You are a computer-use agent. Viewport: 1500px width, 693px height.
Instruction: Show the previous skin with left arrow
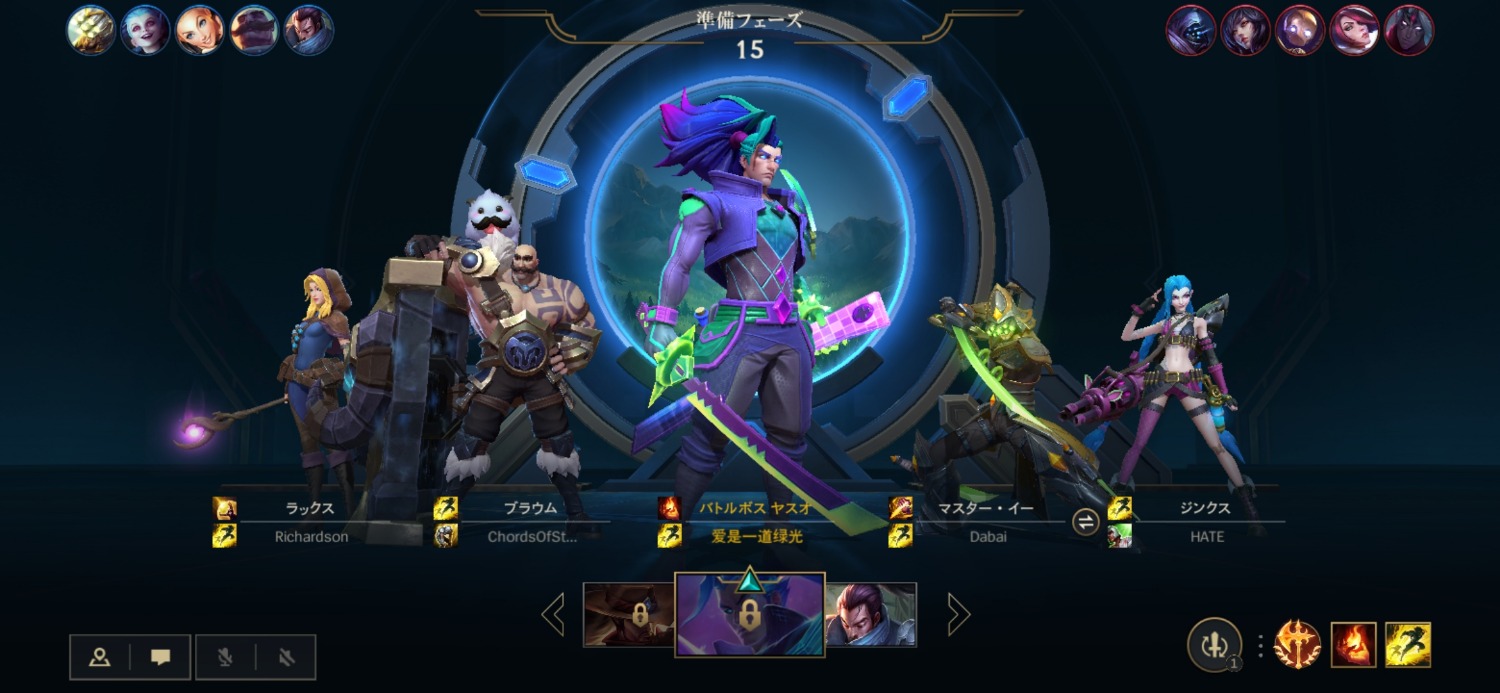553,614
